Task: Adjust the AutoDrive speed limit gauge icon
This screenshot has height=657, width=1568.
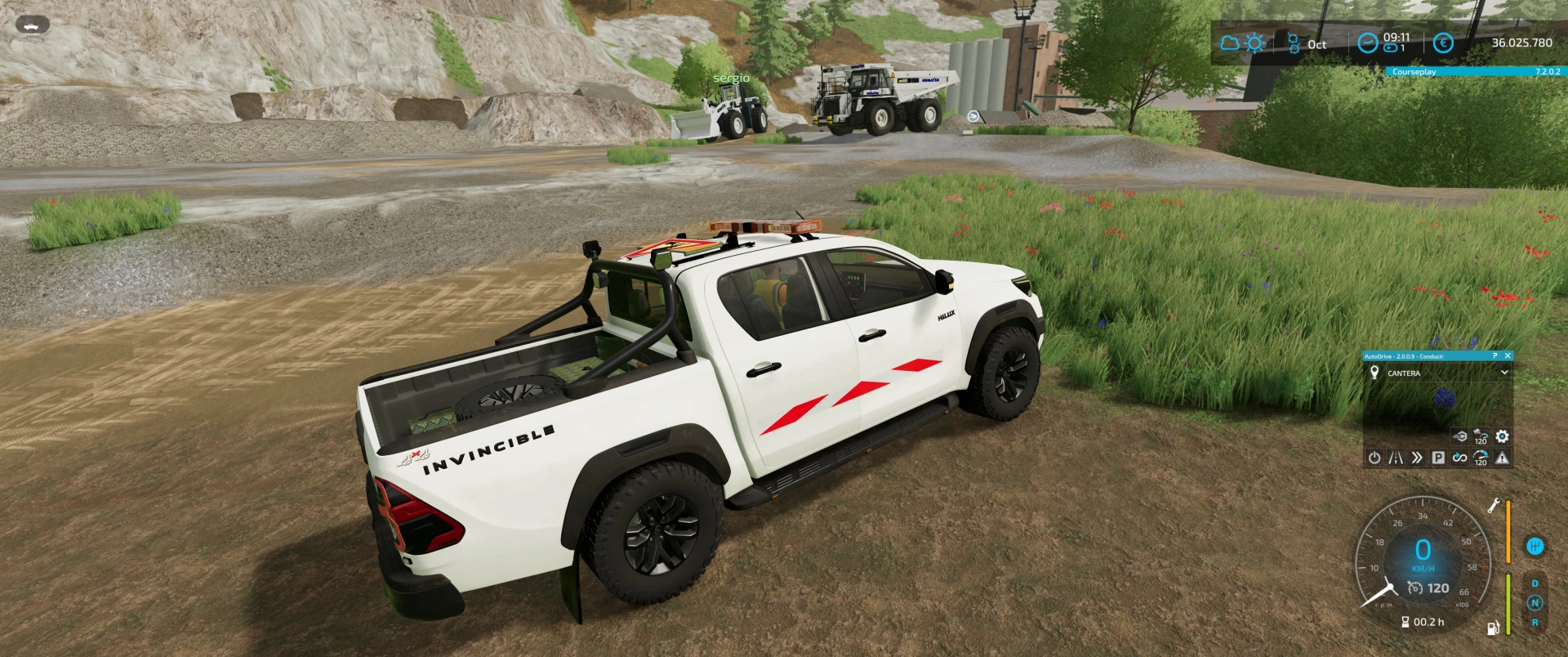Action: click(x=1481, y=458)
